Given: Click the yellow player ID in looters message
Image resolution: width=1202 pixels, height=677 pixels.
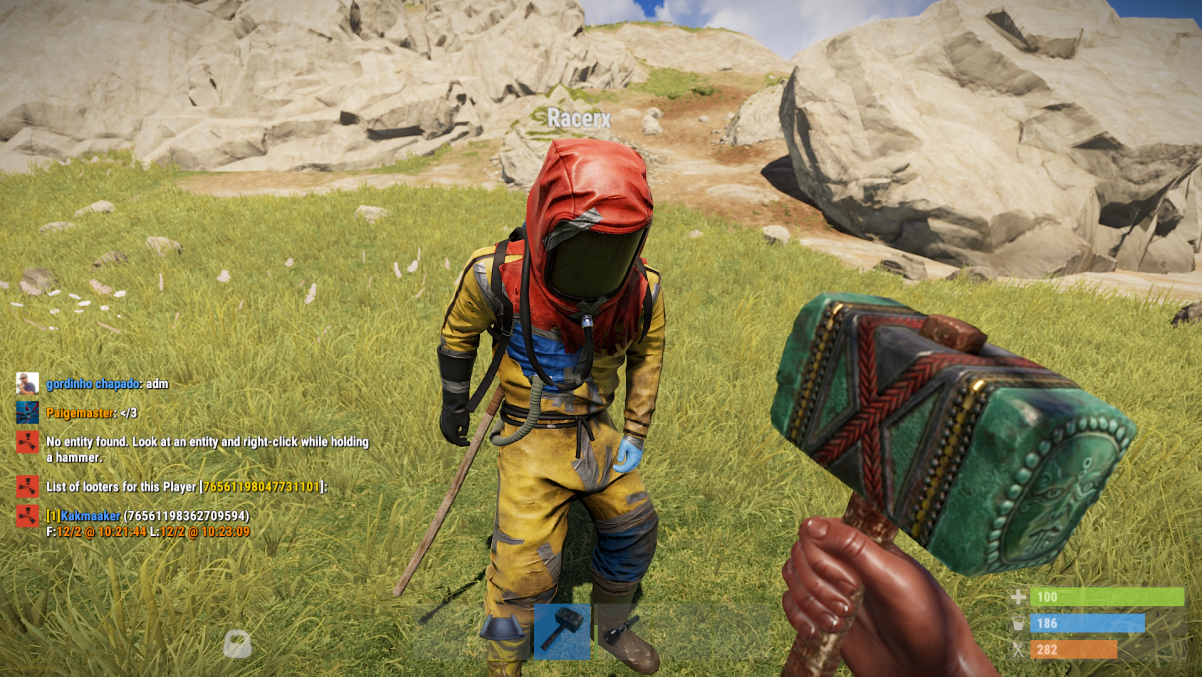Looking at the screenshot, I should point(261,487).
